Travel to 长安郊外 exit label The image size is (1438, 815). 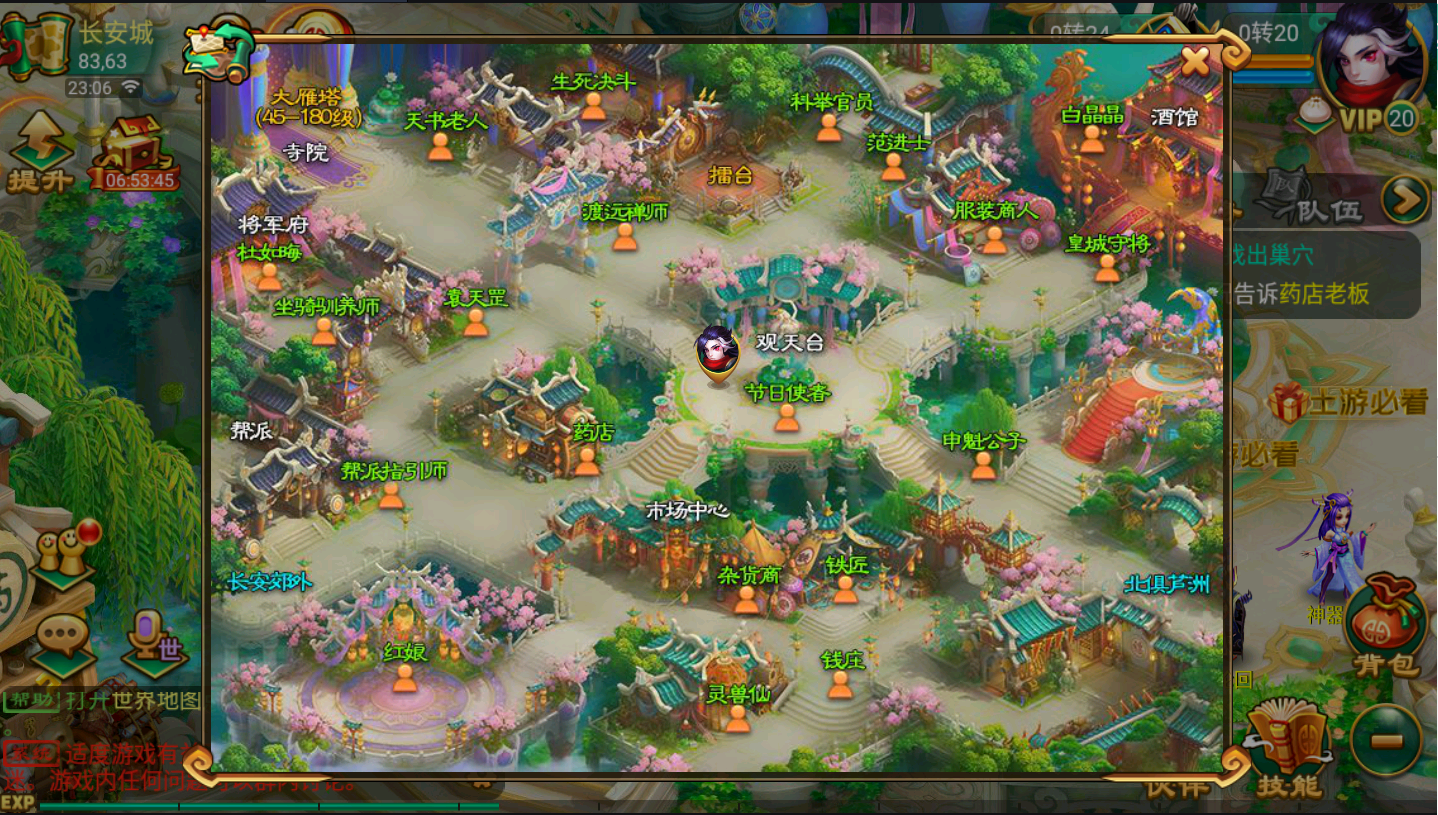click(270, 582)
